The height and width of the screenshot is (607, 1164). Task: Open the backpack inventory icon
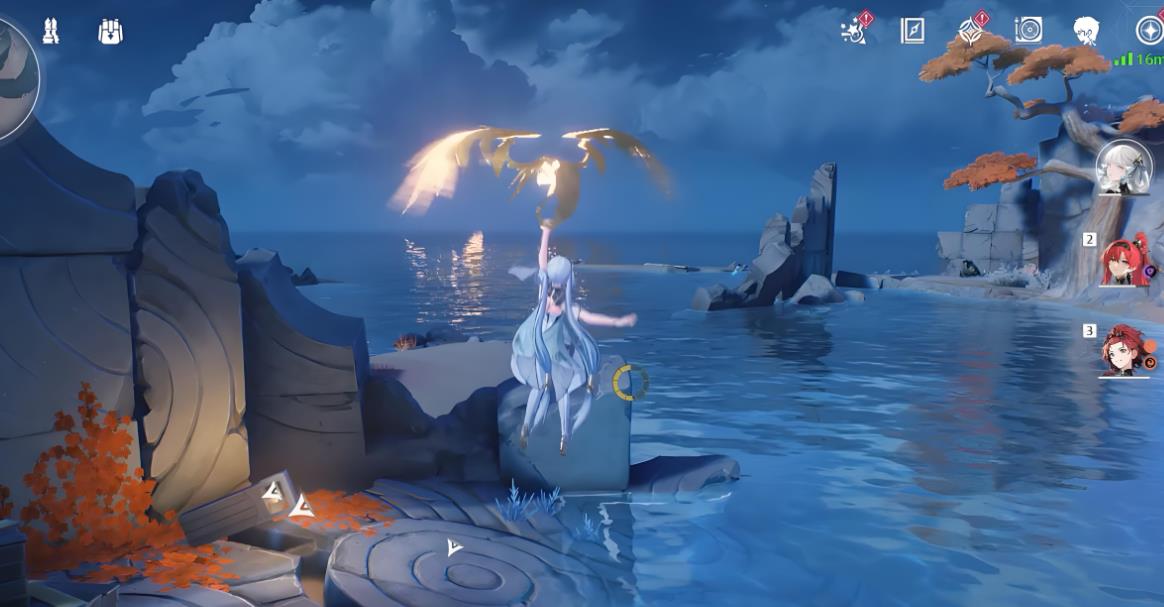click(x=110, y=32)
